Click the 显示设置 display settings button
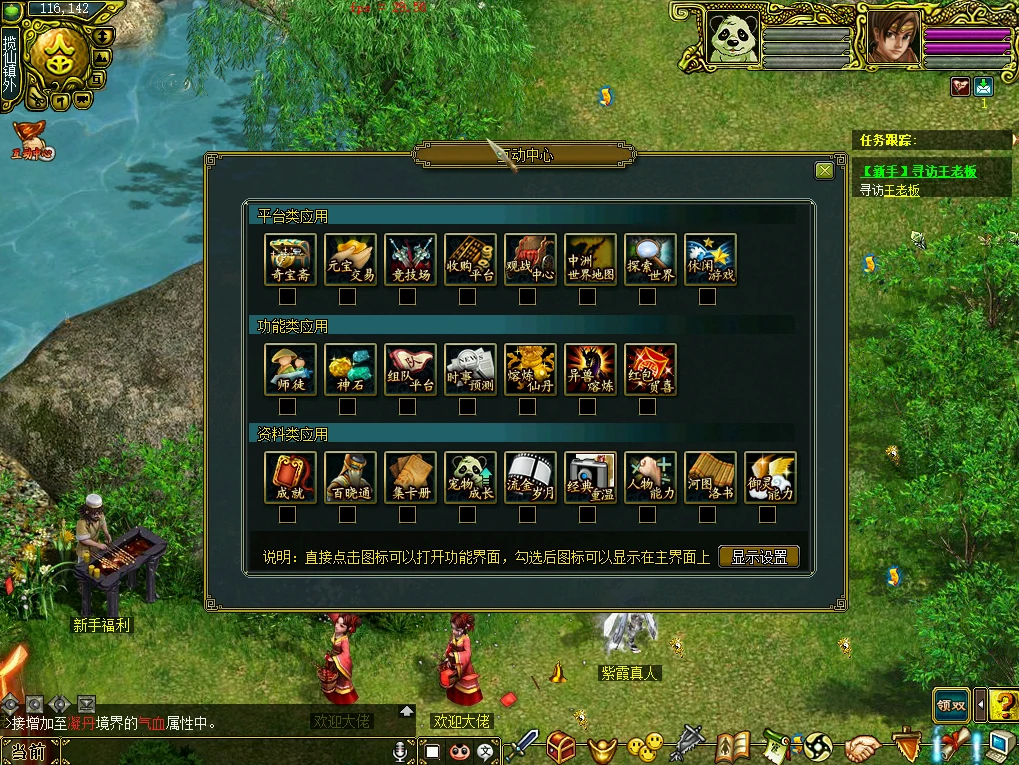1019x765 pixels. [x=759, y=557]
